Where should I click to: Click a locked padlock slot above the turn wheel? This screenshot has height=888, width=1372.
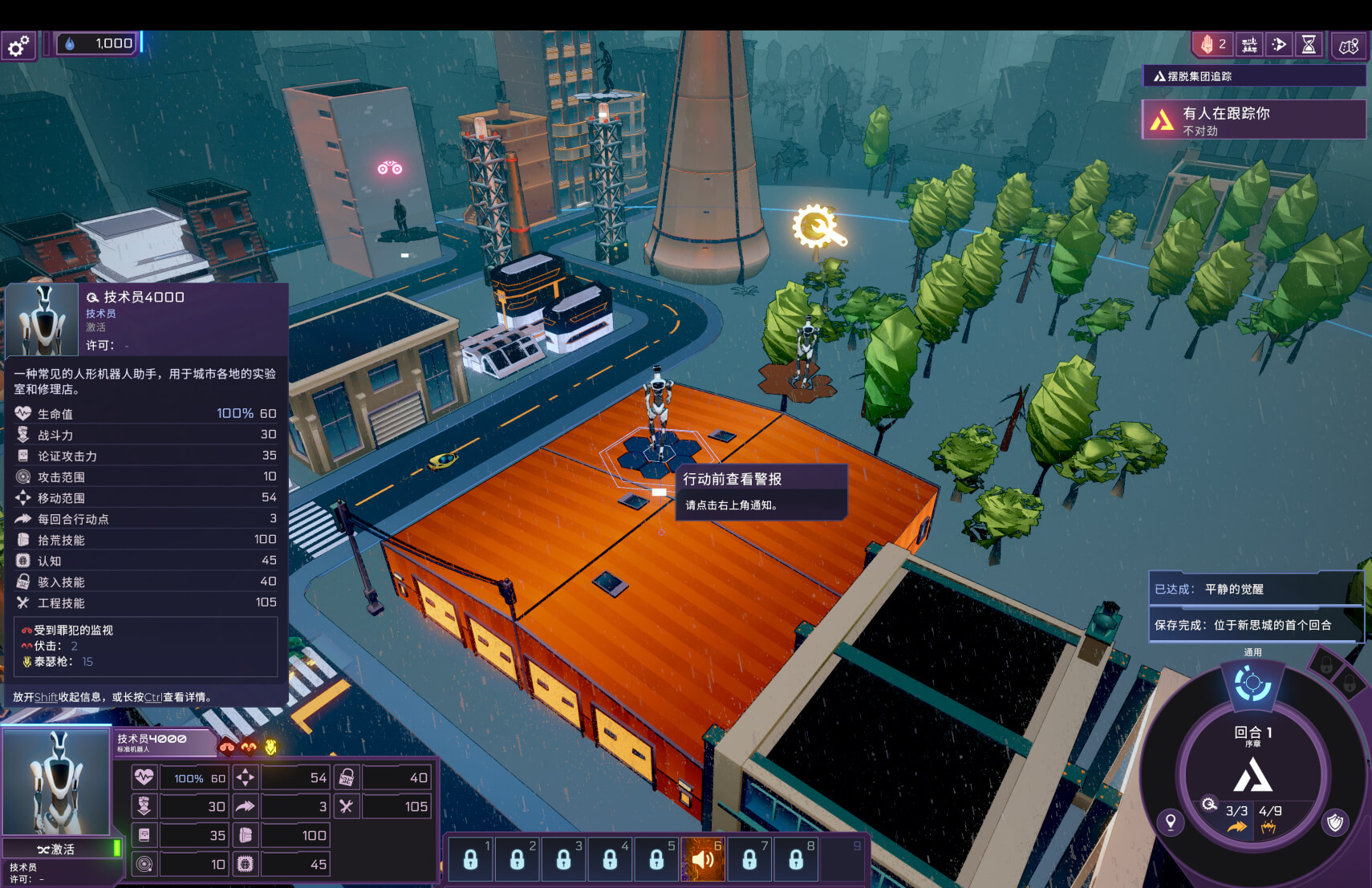[1326, 665]
